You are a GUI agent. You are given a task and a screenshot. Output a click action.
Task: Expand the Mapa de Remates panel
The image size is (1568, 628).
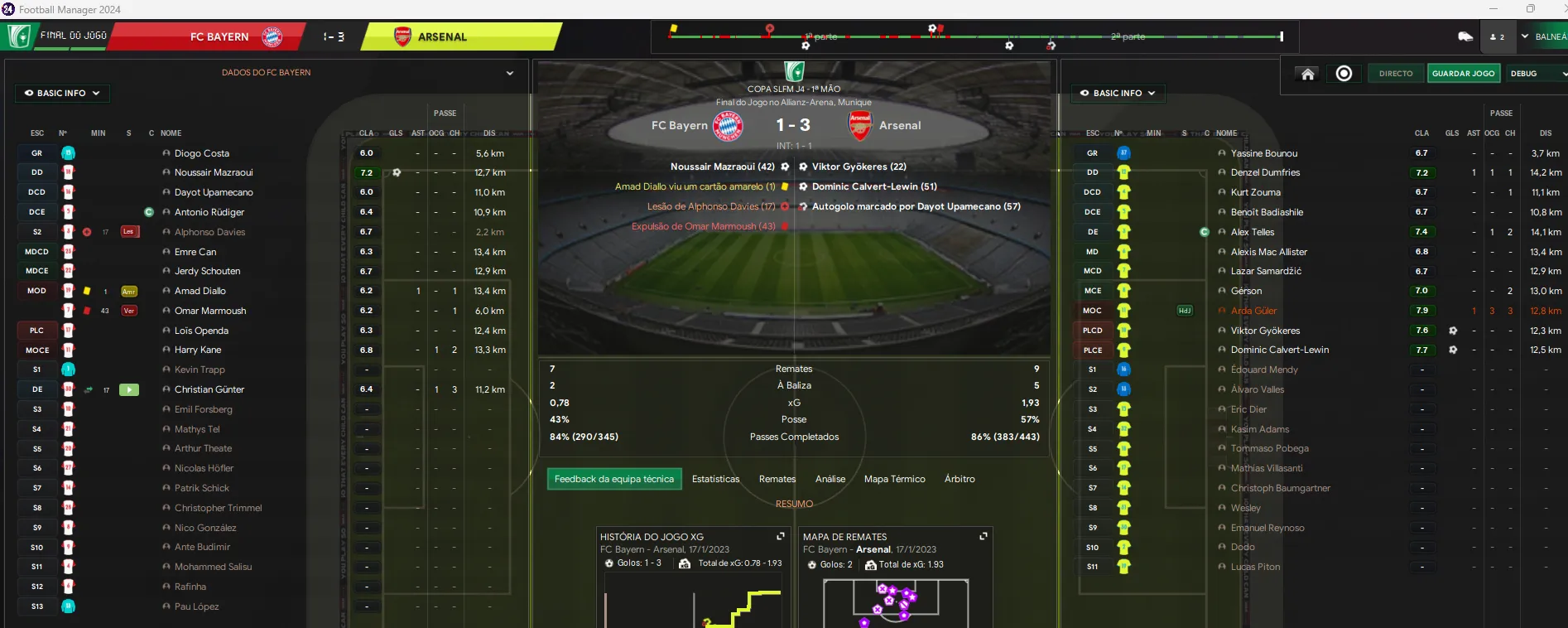984,537
